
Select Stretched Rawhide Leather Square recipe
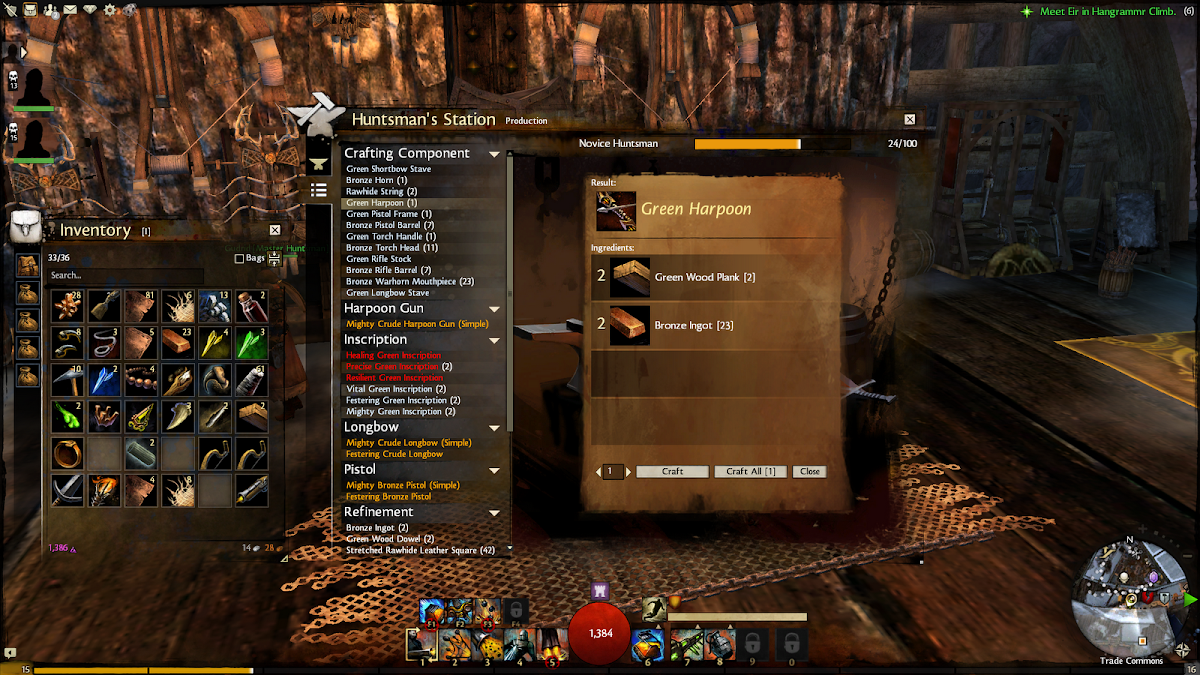(420, 550)
